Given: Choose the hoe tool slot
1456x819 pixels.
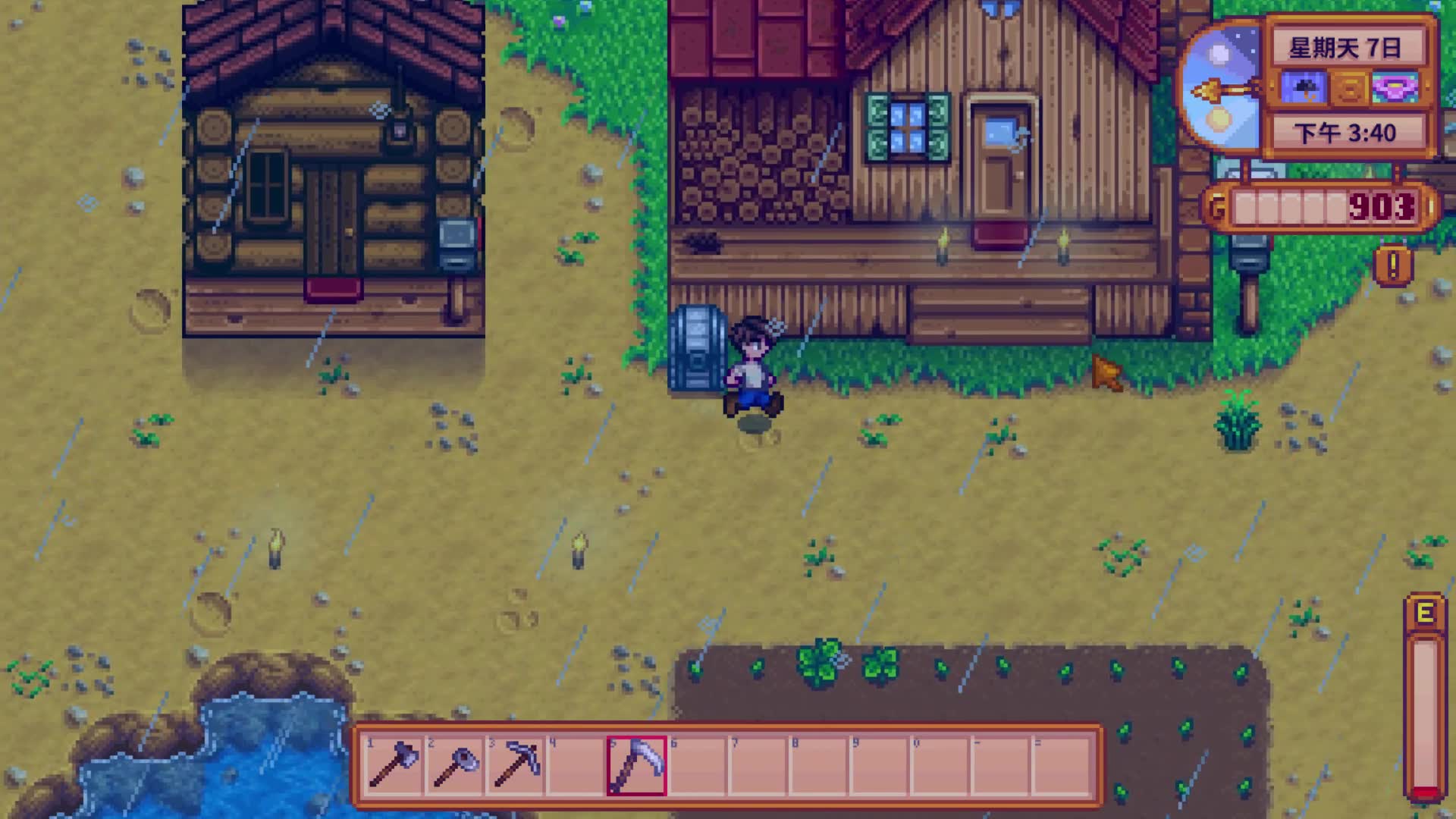Looking at the screenshot, I should [x=454, y=764].
